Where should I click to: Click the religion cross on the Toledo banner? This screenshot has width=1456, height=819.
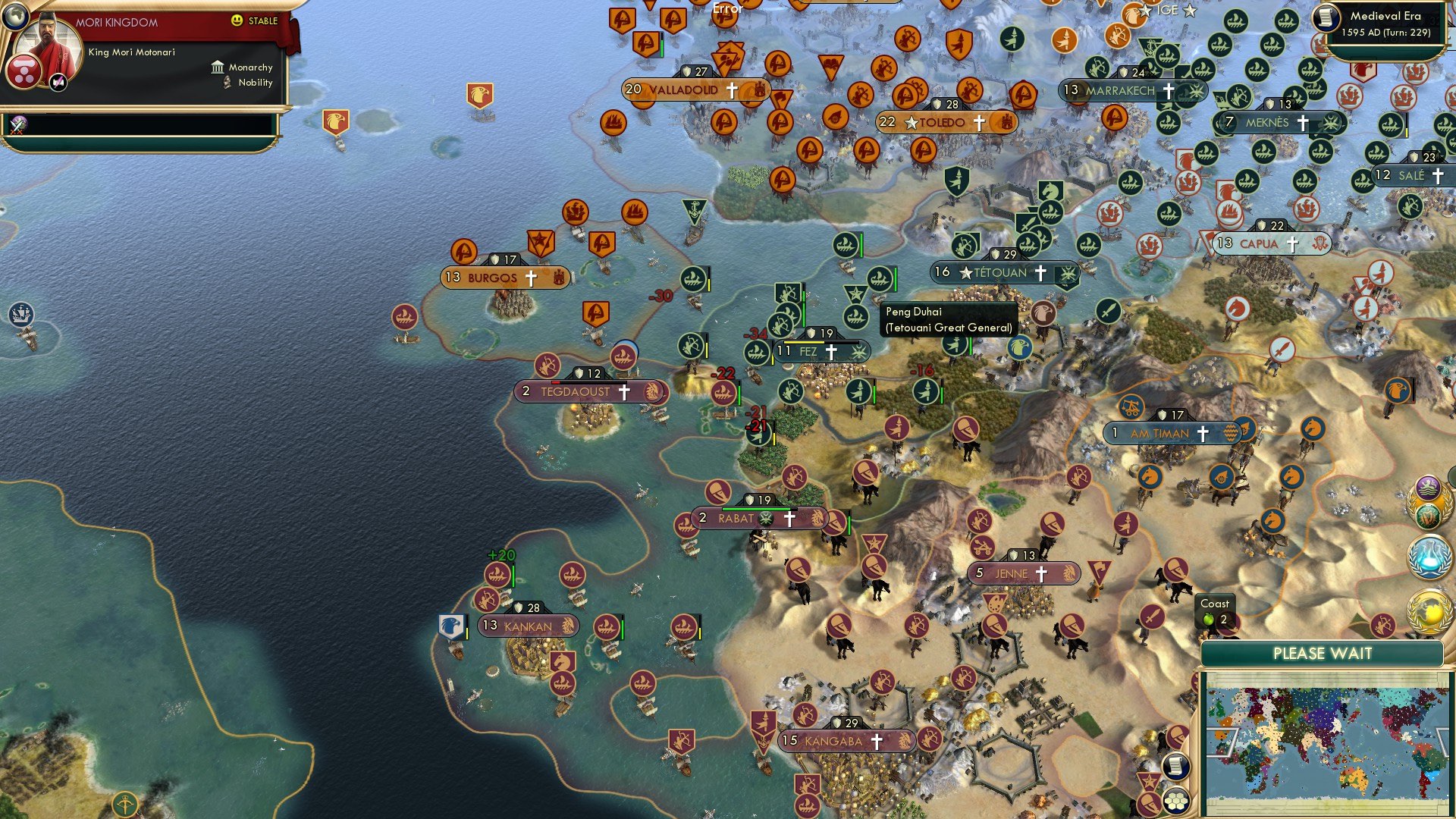coord(981,122)
